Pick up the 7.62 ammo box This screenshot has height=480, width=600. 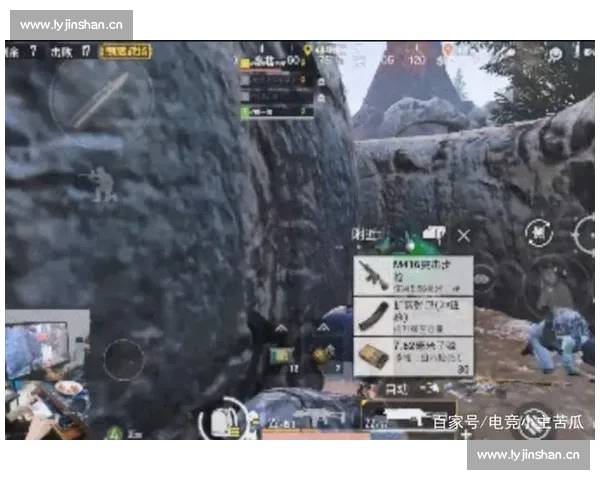point(413,356)
